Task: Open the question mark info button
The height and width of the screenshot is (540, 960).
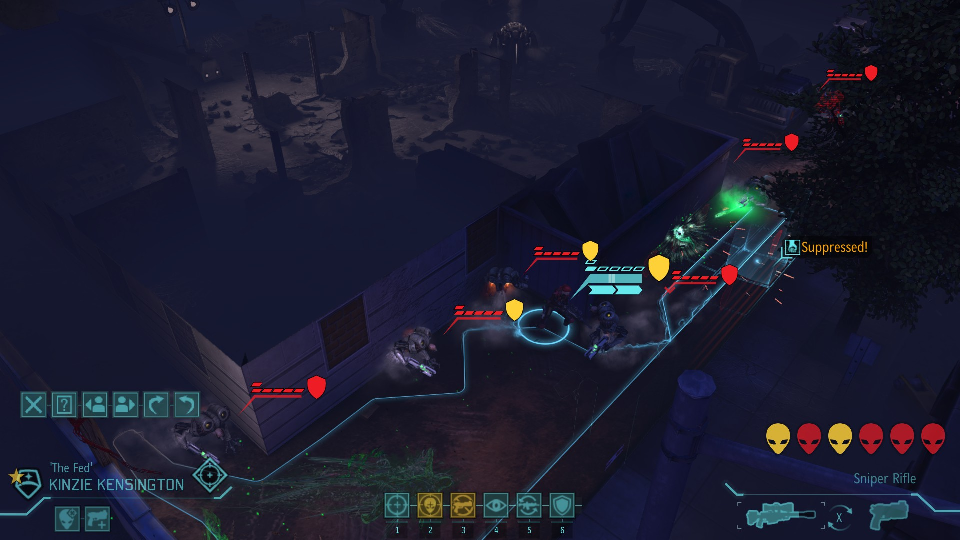Action: point(64,404)
